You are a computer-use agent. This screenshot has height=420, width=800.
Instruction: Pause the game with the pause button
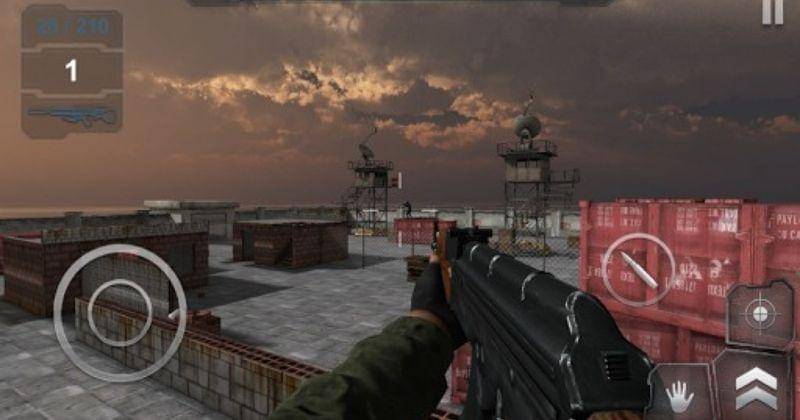click(773, 11)
